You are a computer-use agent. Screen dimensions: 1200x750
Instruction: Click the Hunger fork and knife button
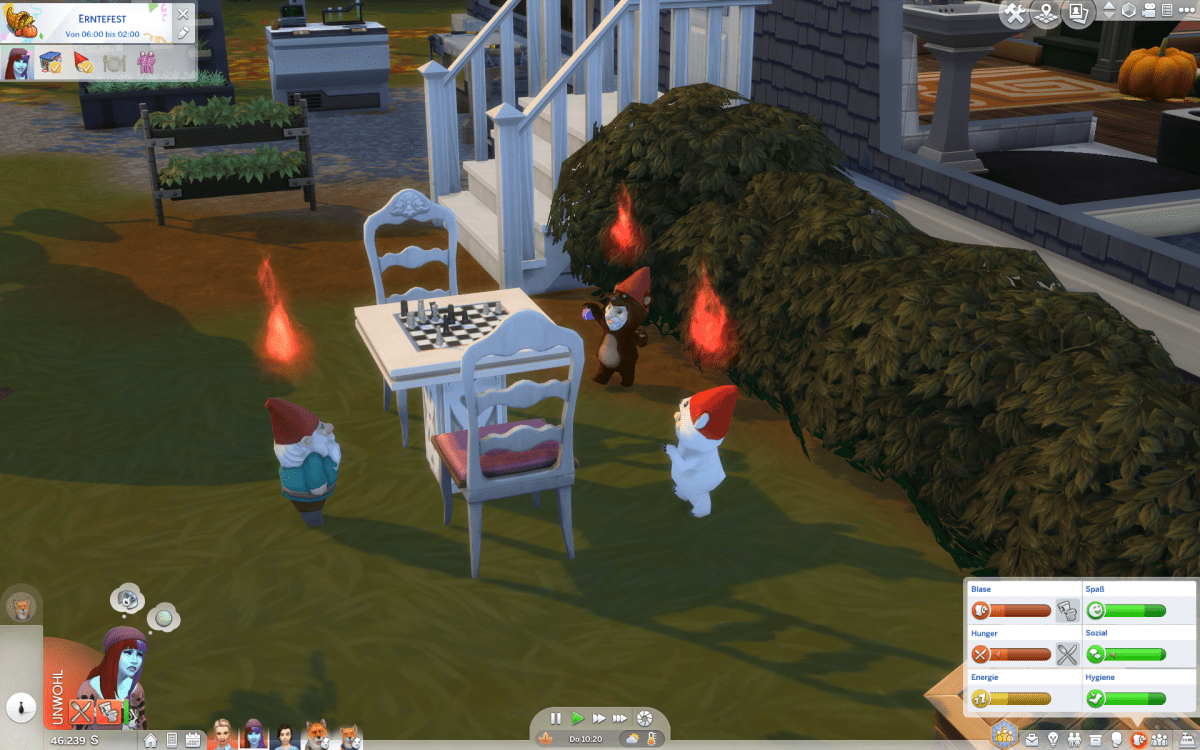(1067, 655)
